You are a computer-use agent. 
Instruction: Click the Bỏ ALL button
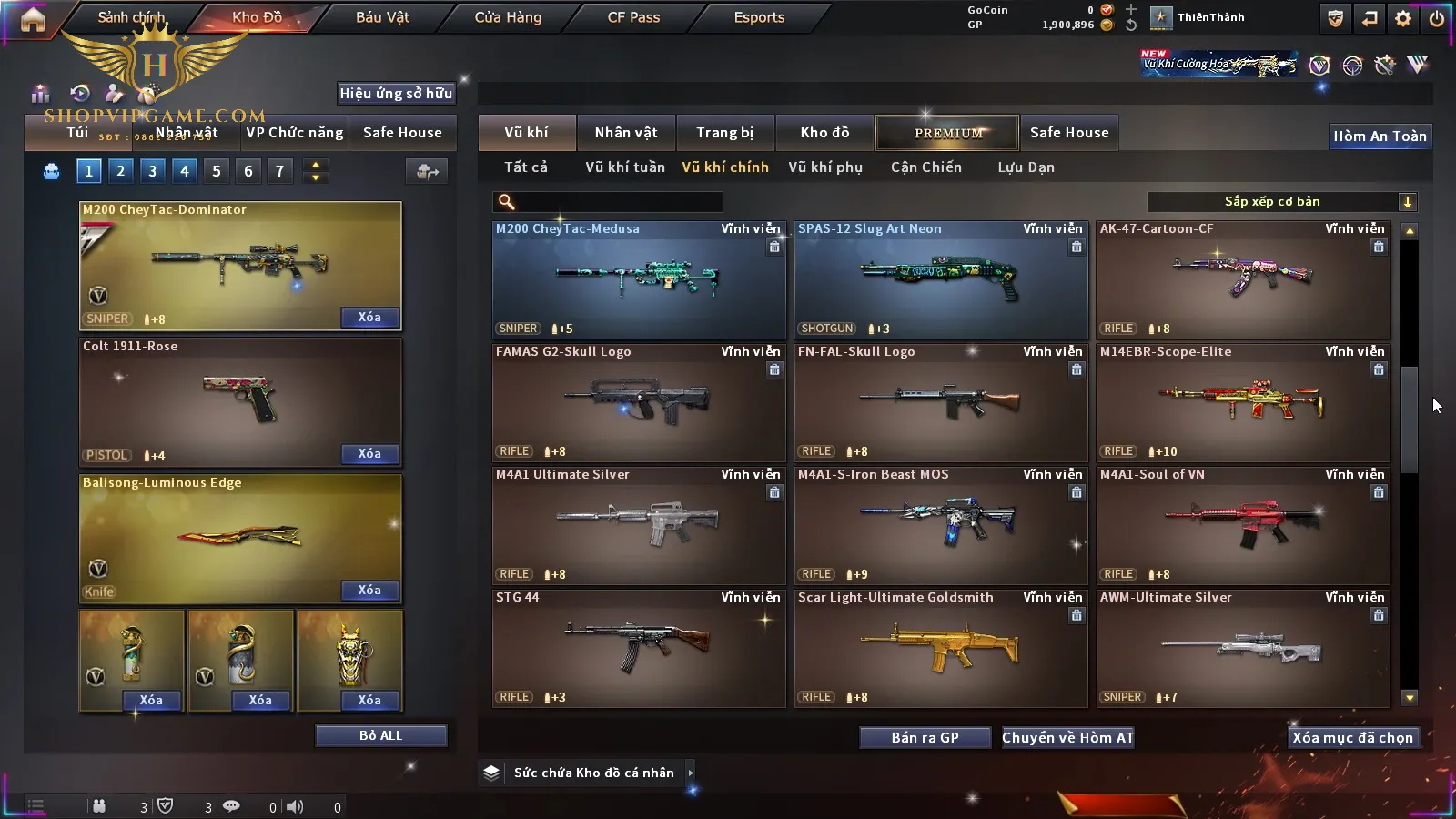tap(380, 735)
